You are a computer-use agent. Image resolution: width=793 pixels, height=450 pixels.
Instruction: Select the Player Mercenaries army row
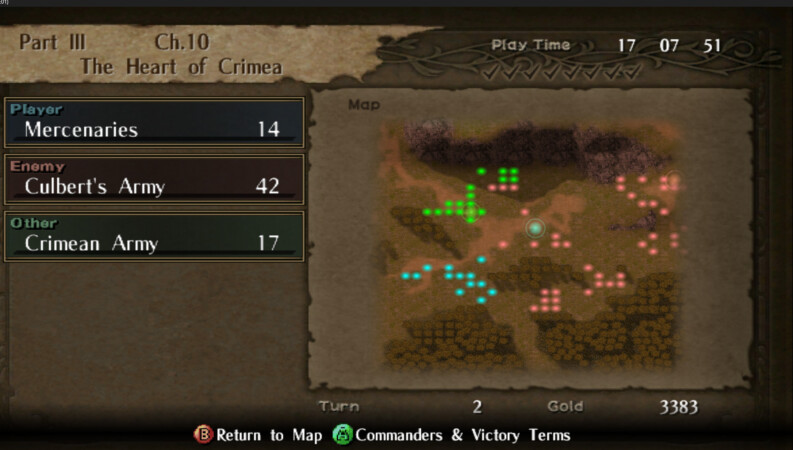(x=154, y=123)
